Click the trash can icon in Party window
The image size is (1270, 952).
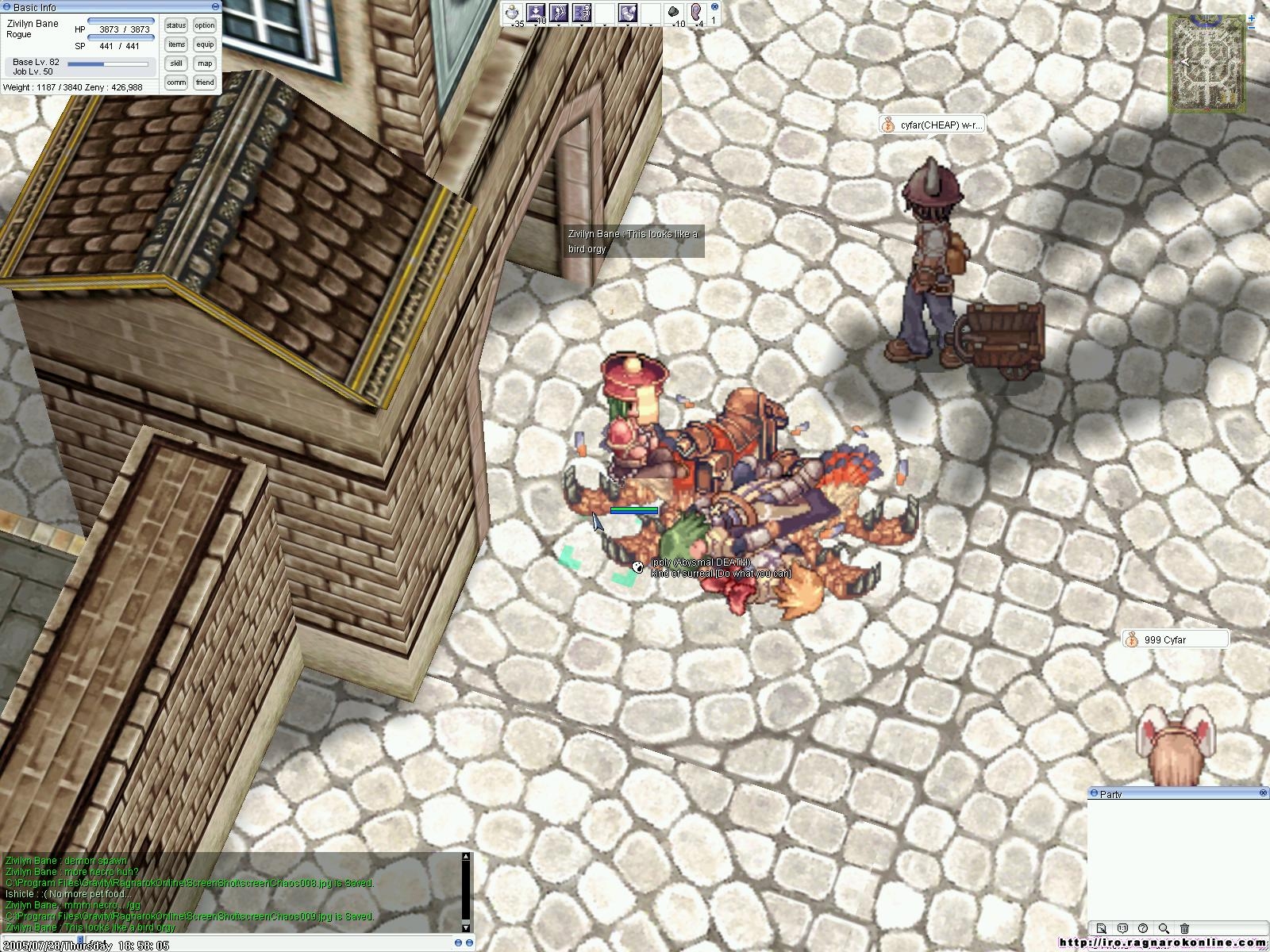pos(1184,928)
